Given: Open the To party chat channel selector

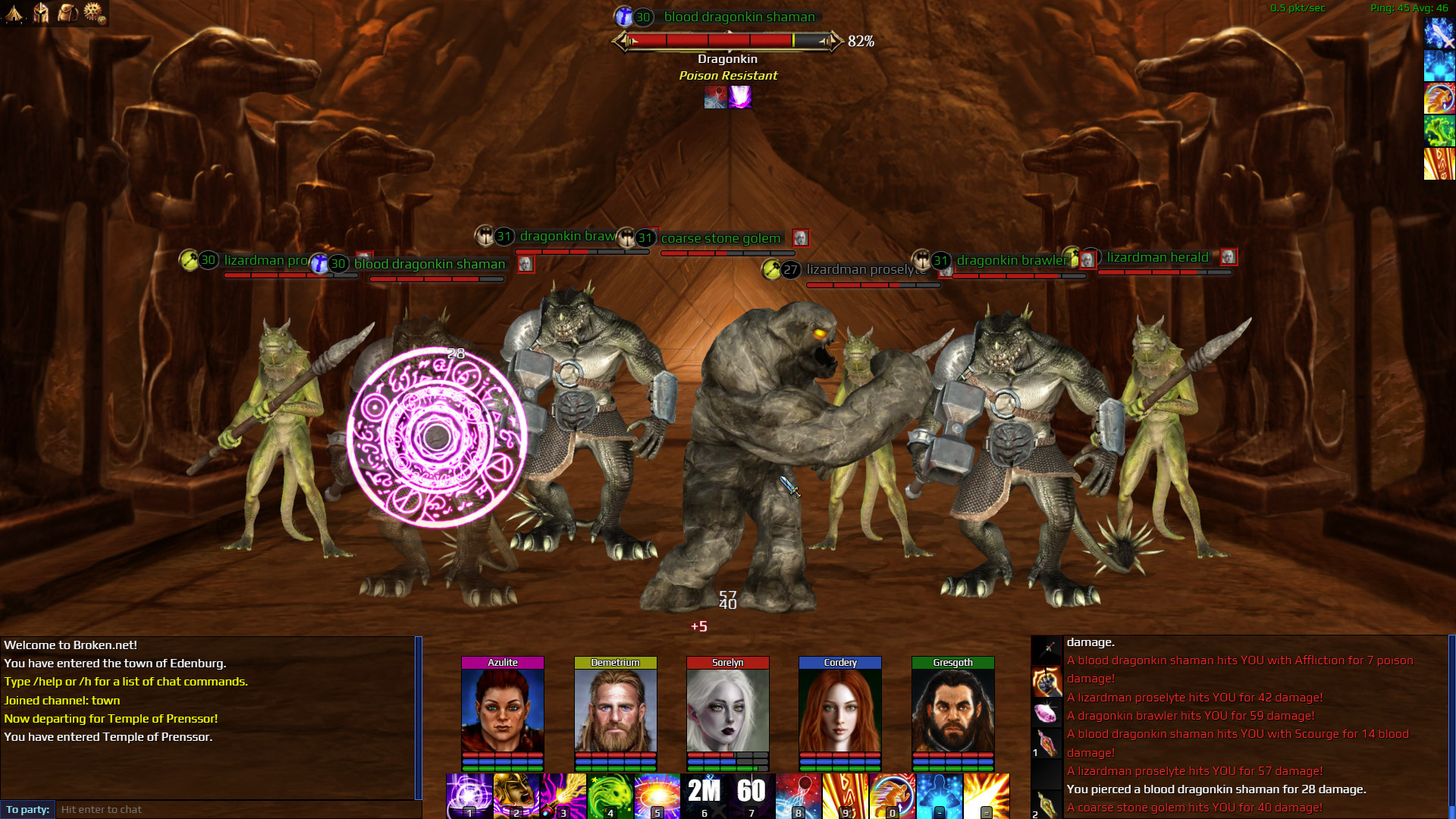Looking at the screenshot, I should 26,809.
